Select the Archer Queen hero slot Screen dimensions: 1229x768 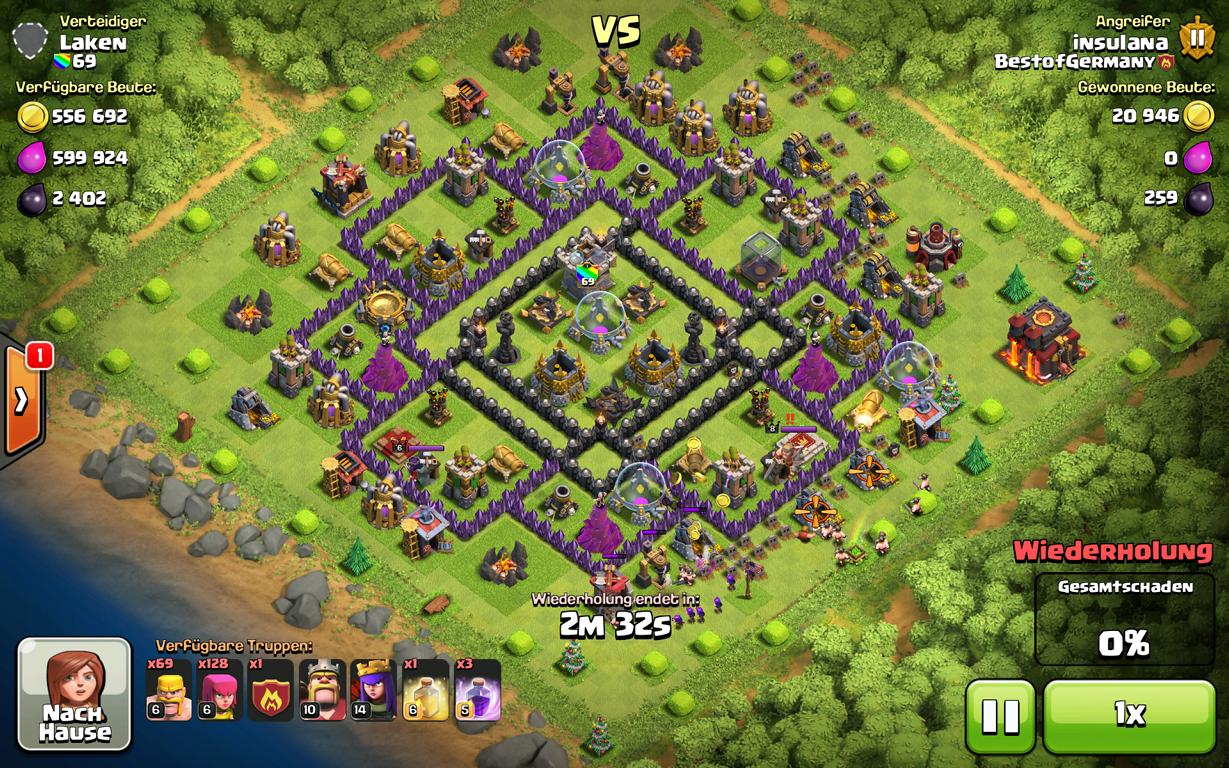tap(373, 690)
